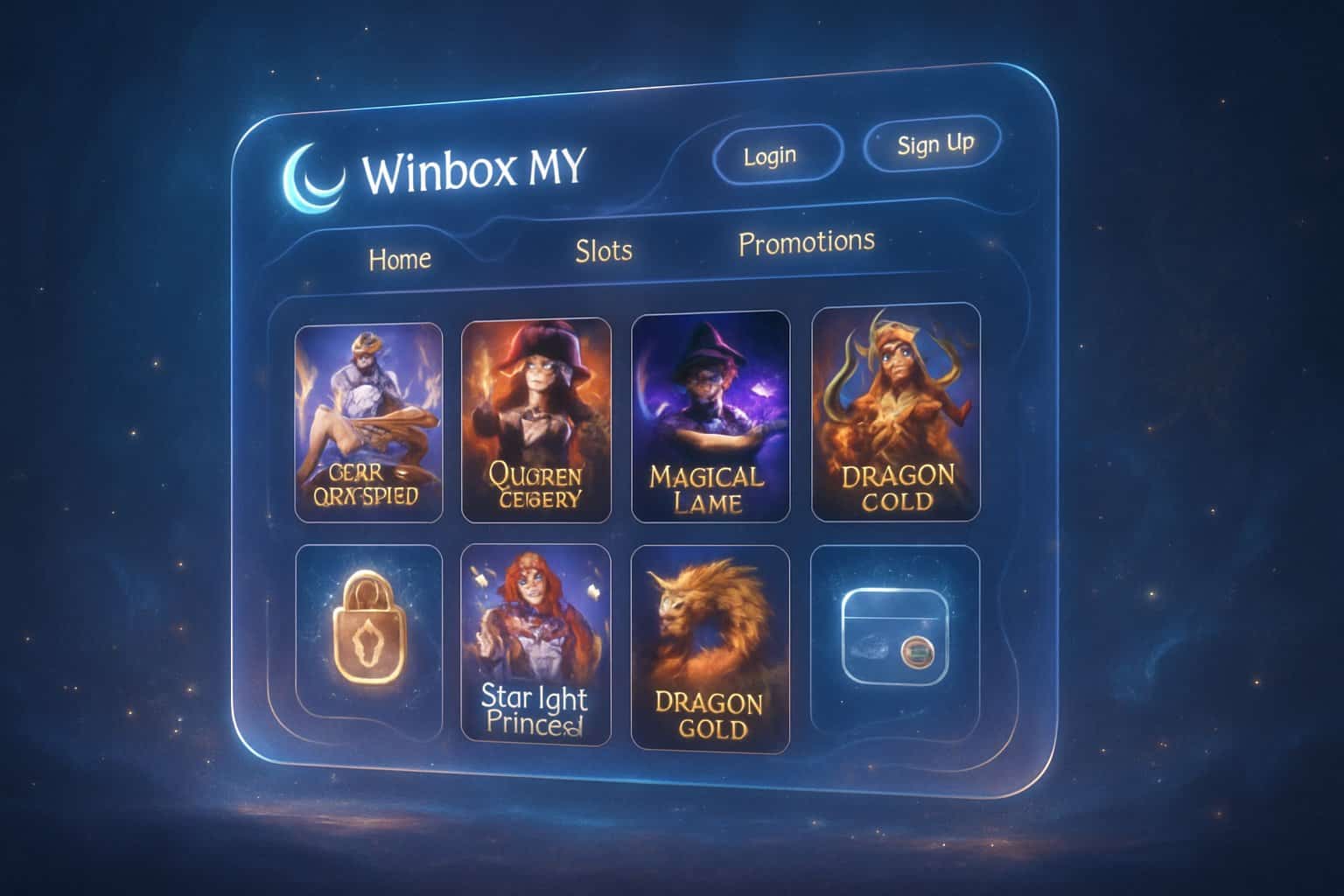Launch the Dragon Gold game tile
The image size is (1344, 896).
[710, 647]
